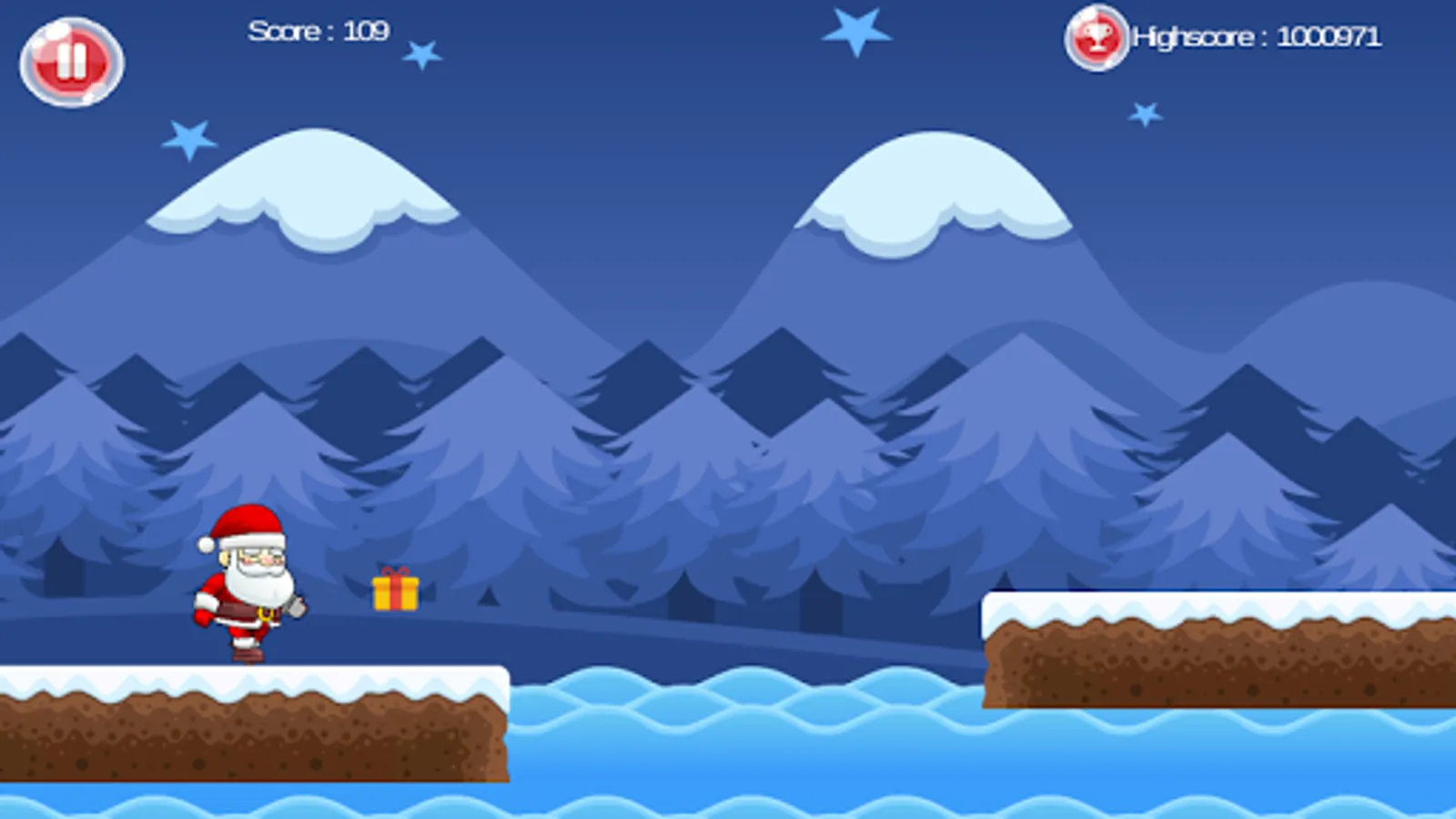1456x819 pixels.
Task: Tap the small star near the highscore
Action: (1145, 112)
